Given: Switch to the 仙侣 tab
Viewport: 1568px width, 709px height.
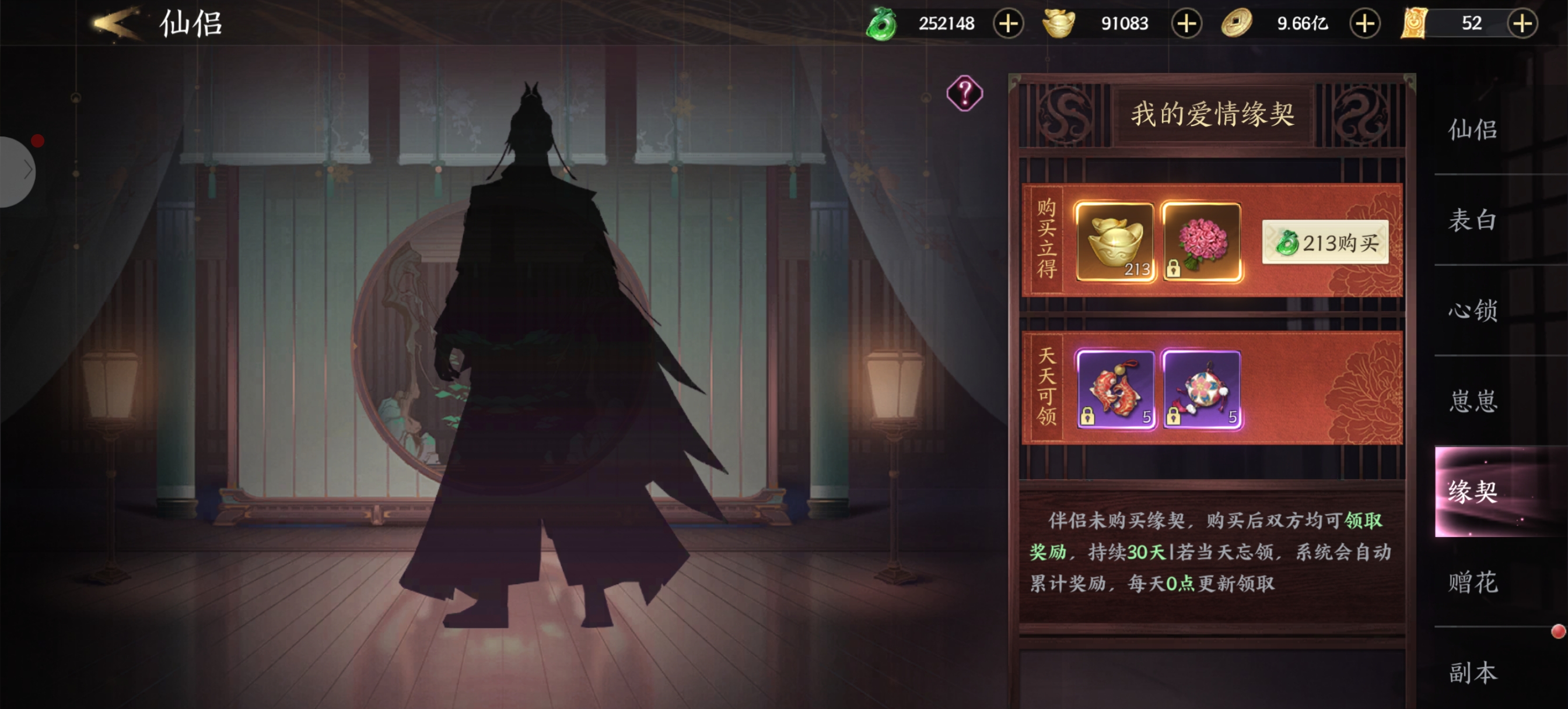Looking at the screenshot, I should point(1472,129).
